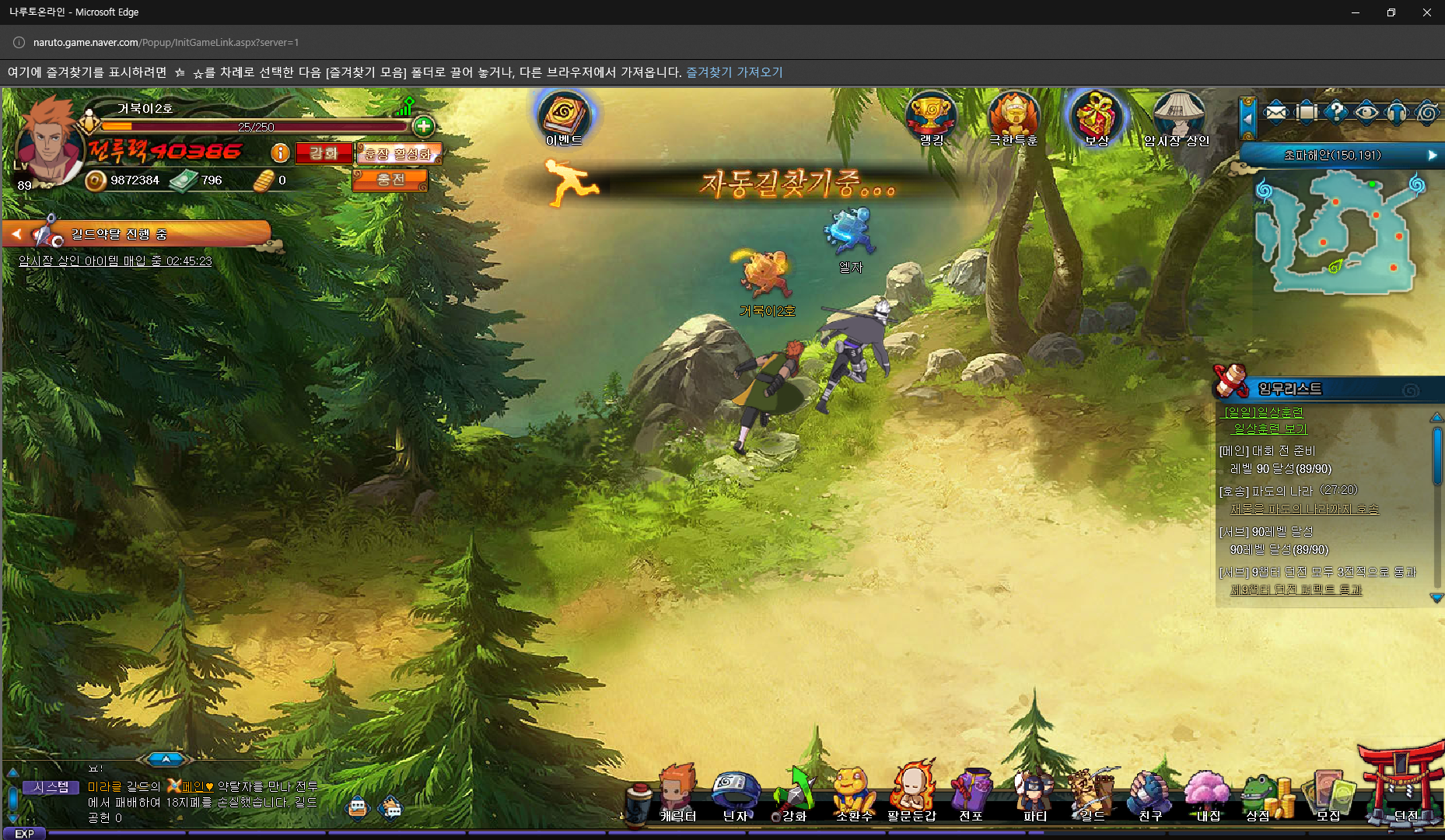
Task: Toggle the eye visibility icon
Action: (1366, 113)
